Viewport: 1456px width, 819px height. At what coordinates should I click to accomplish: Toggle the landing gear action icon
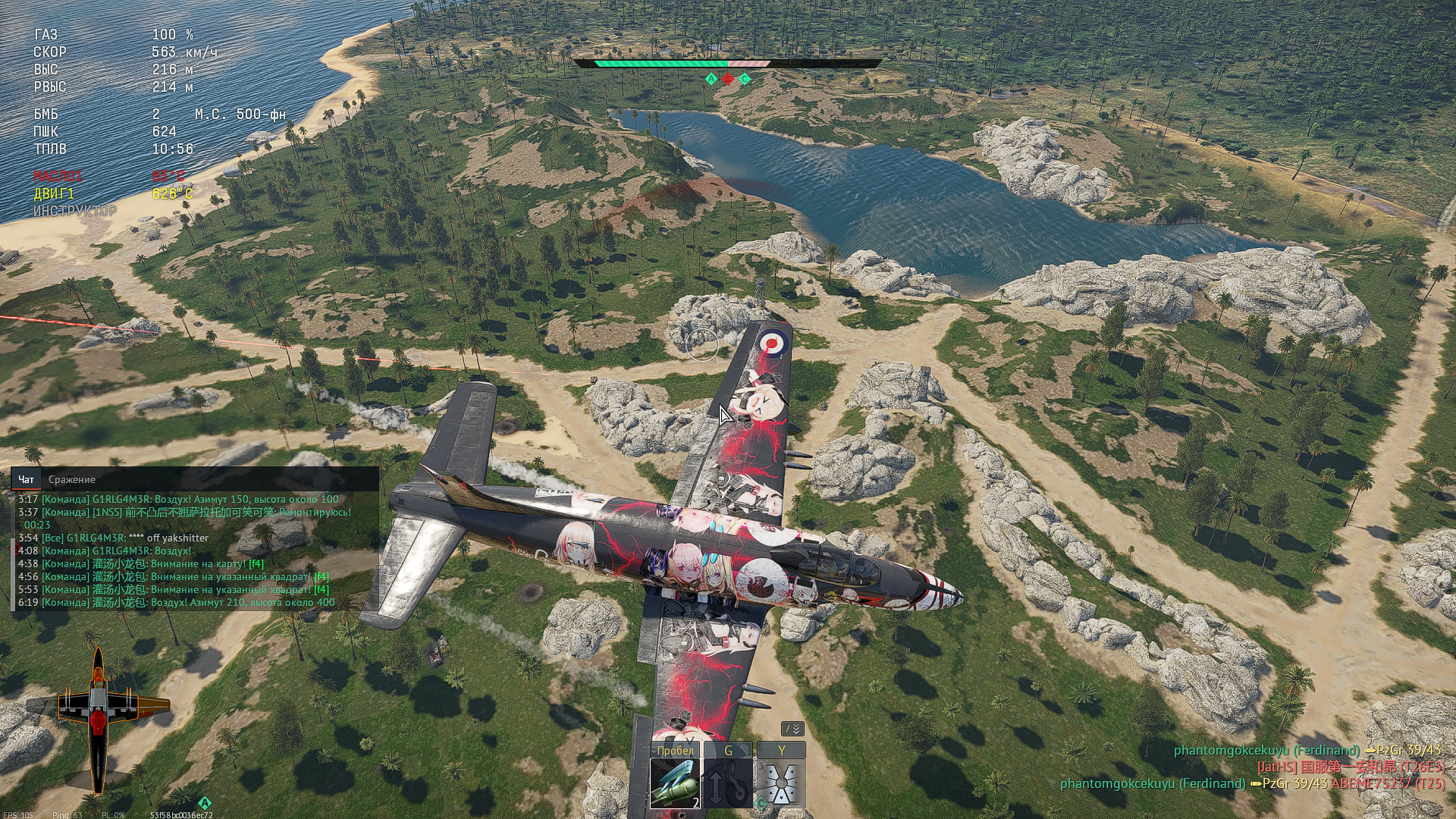coord(728,783)
